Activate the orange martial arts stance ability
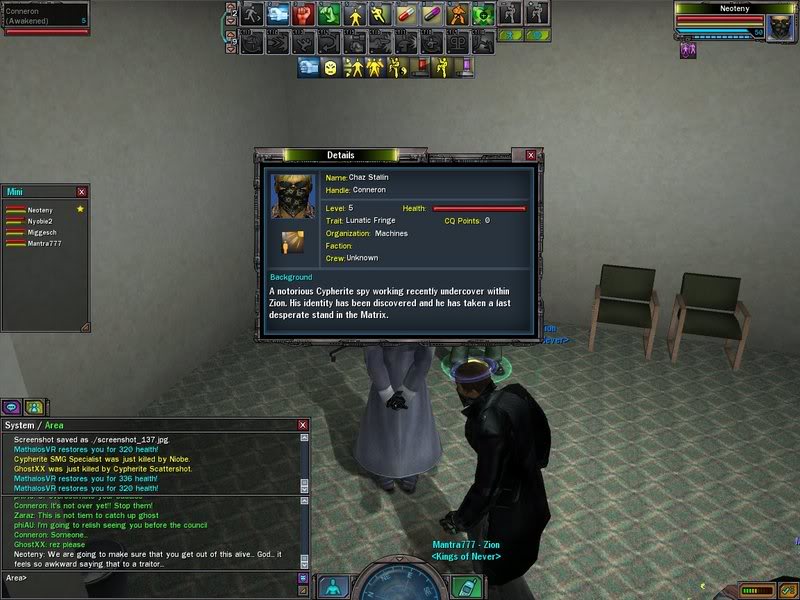 click(458, 14)
